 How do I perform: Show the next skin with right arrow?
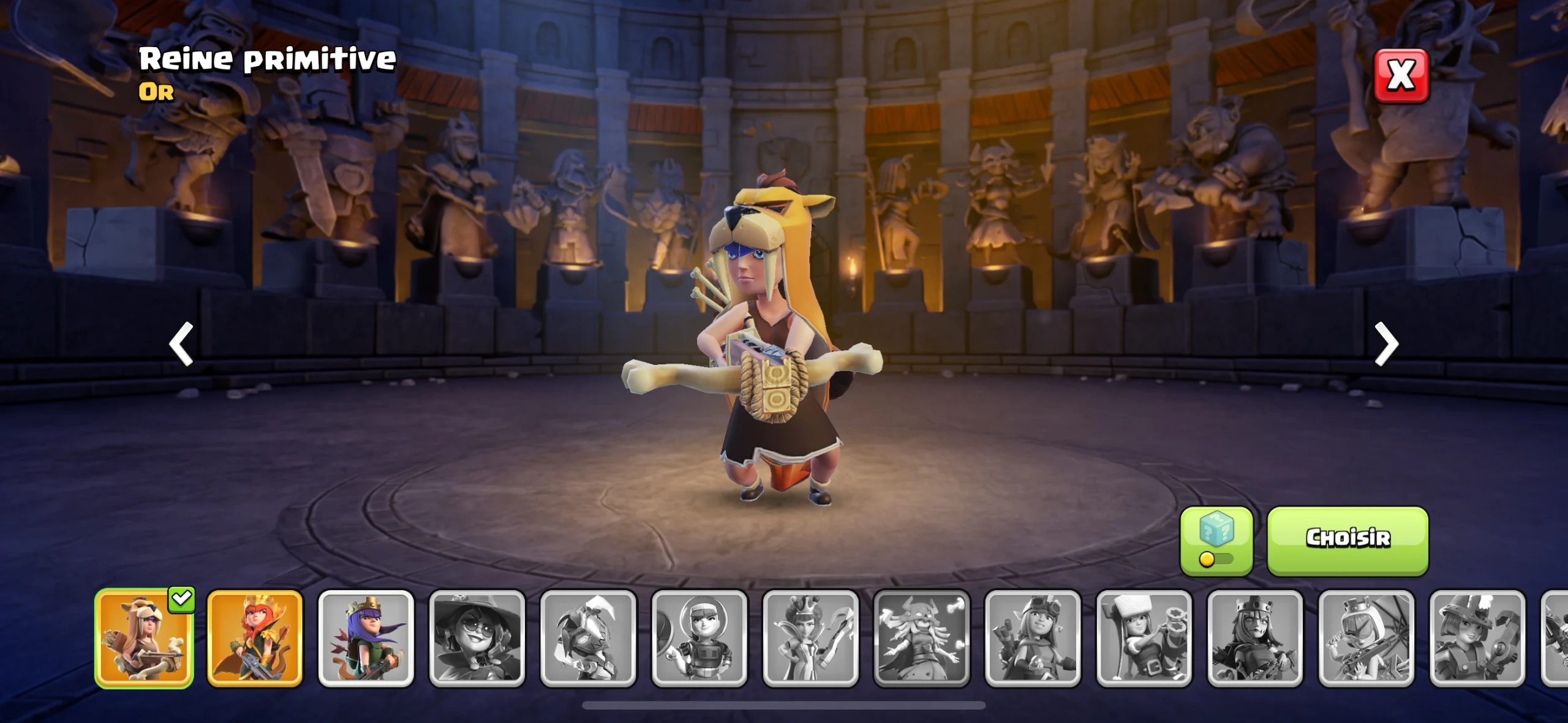(1386, 344)
